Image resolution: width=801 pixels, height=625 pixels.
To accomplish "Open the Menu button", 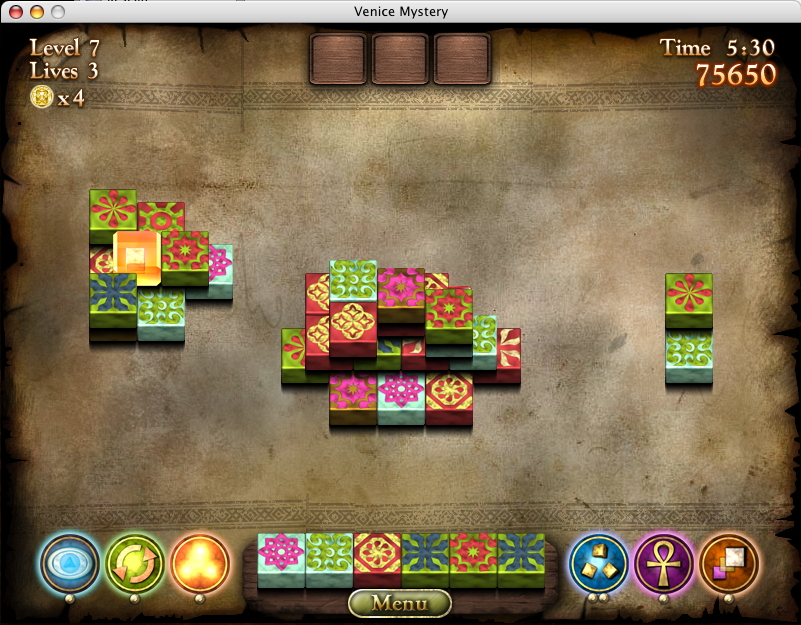I will pyautogui.click(x=400, y=603).
